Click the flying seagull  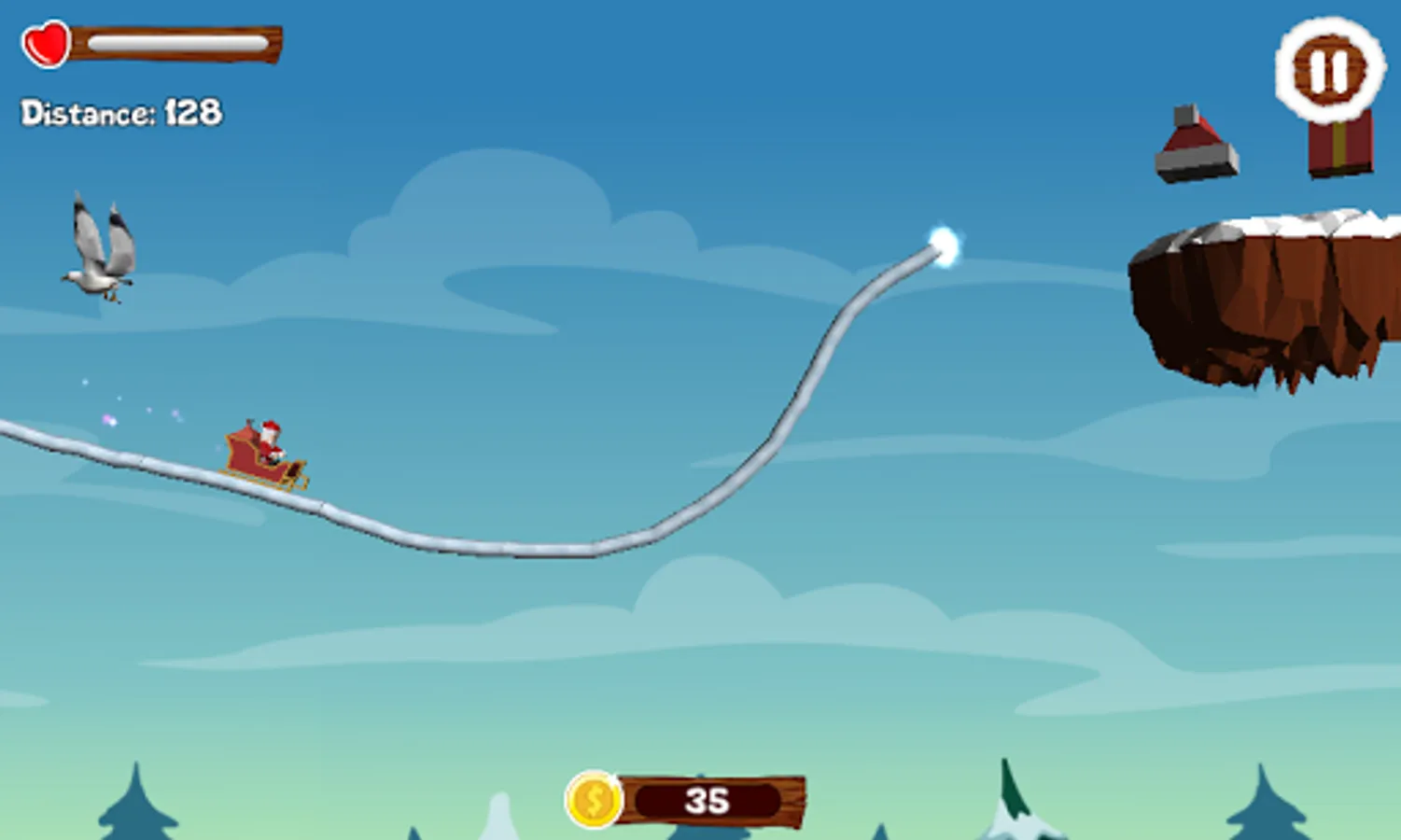point(98,252)
